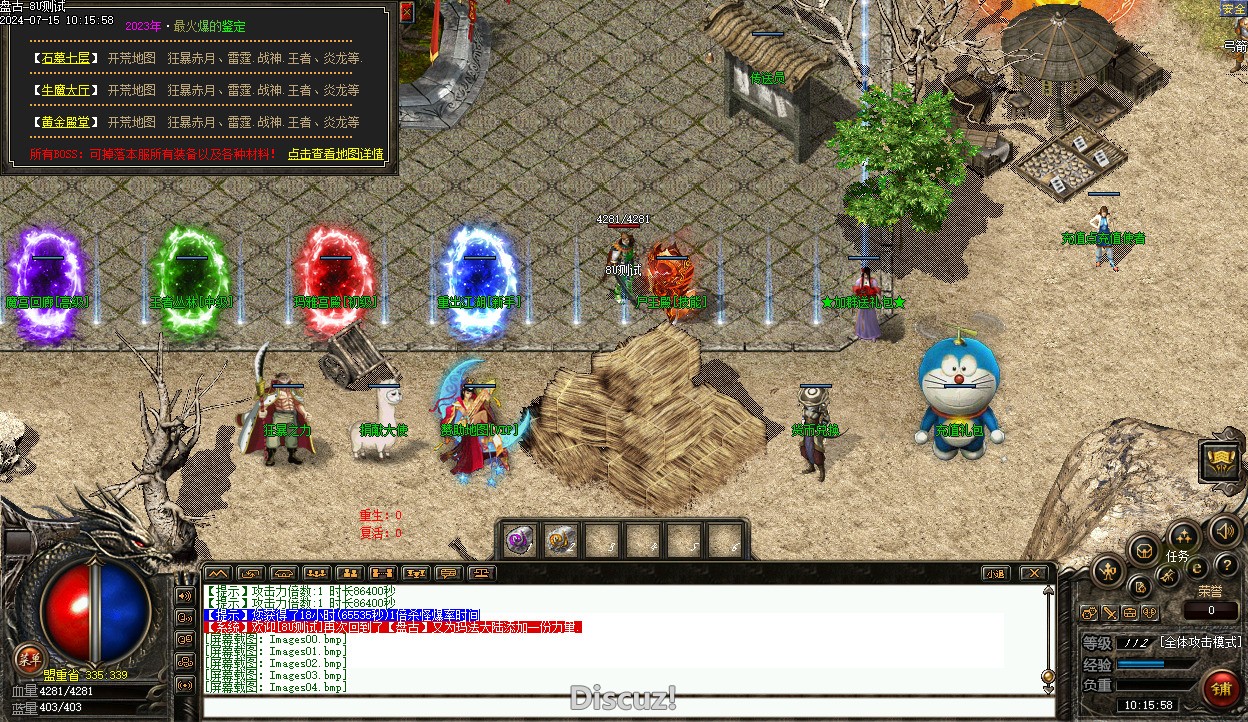1248x722 pixels.
Task: Click the round 'e' button
Action: coord(1197,568)
